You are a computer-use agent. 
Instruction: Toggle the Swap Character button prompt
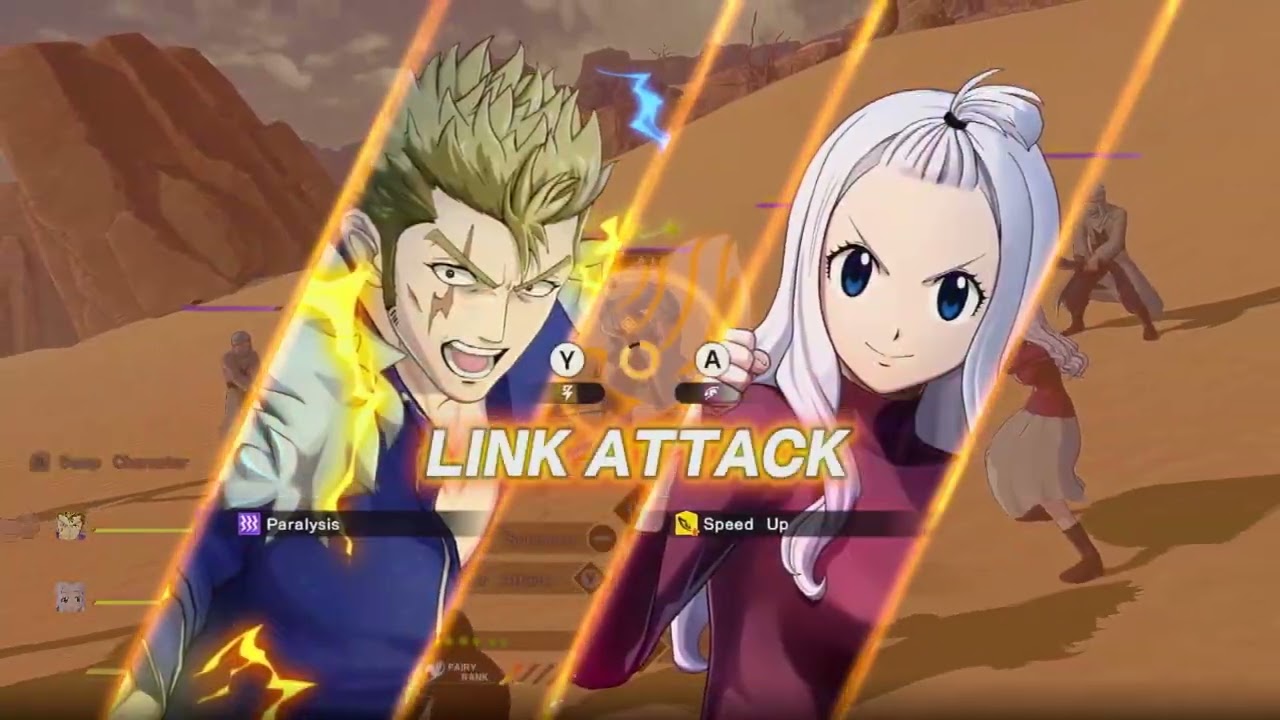point(38,461)
